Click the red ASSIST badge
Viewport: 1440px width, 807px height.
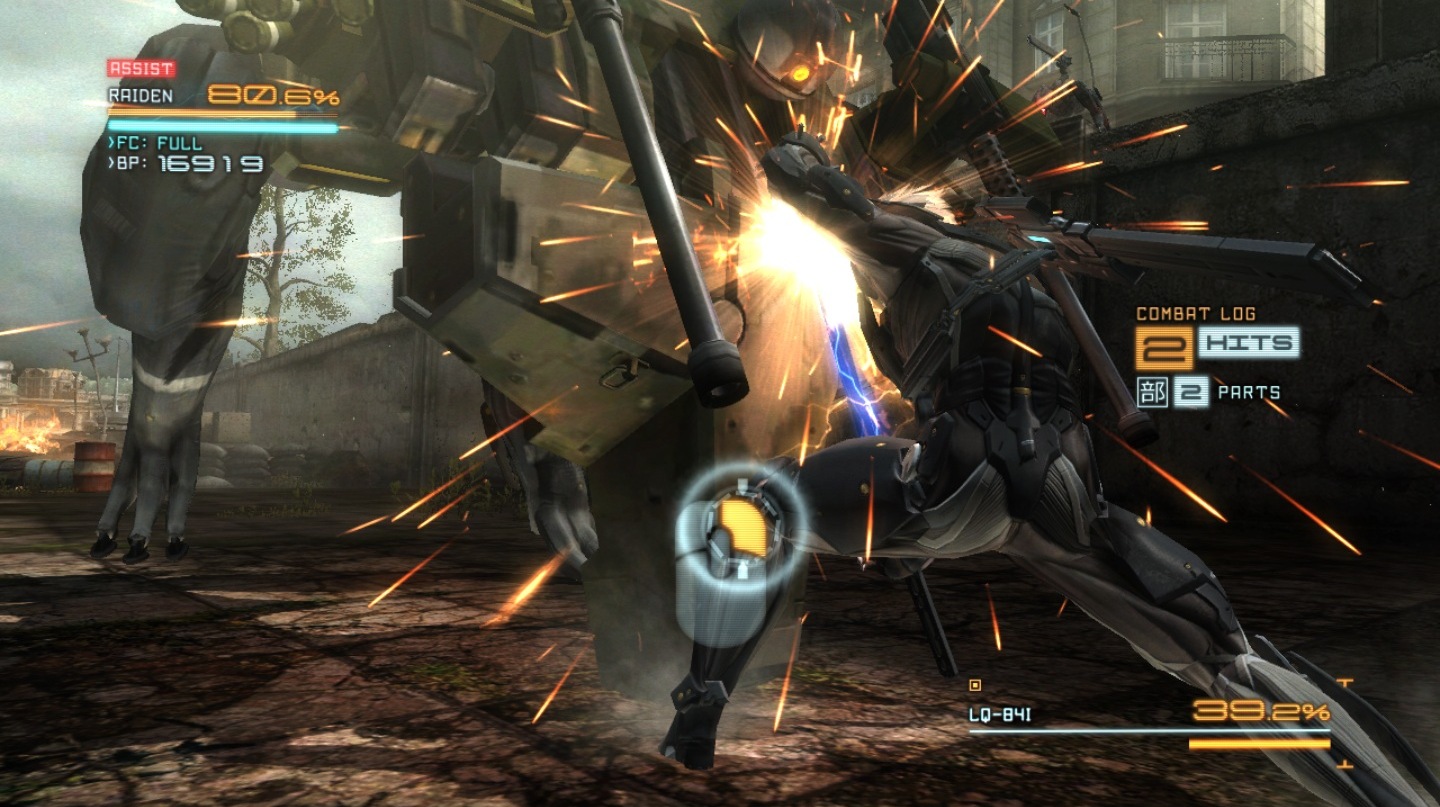tap(141, 69)
